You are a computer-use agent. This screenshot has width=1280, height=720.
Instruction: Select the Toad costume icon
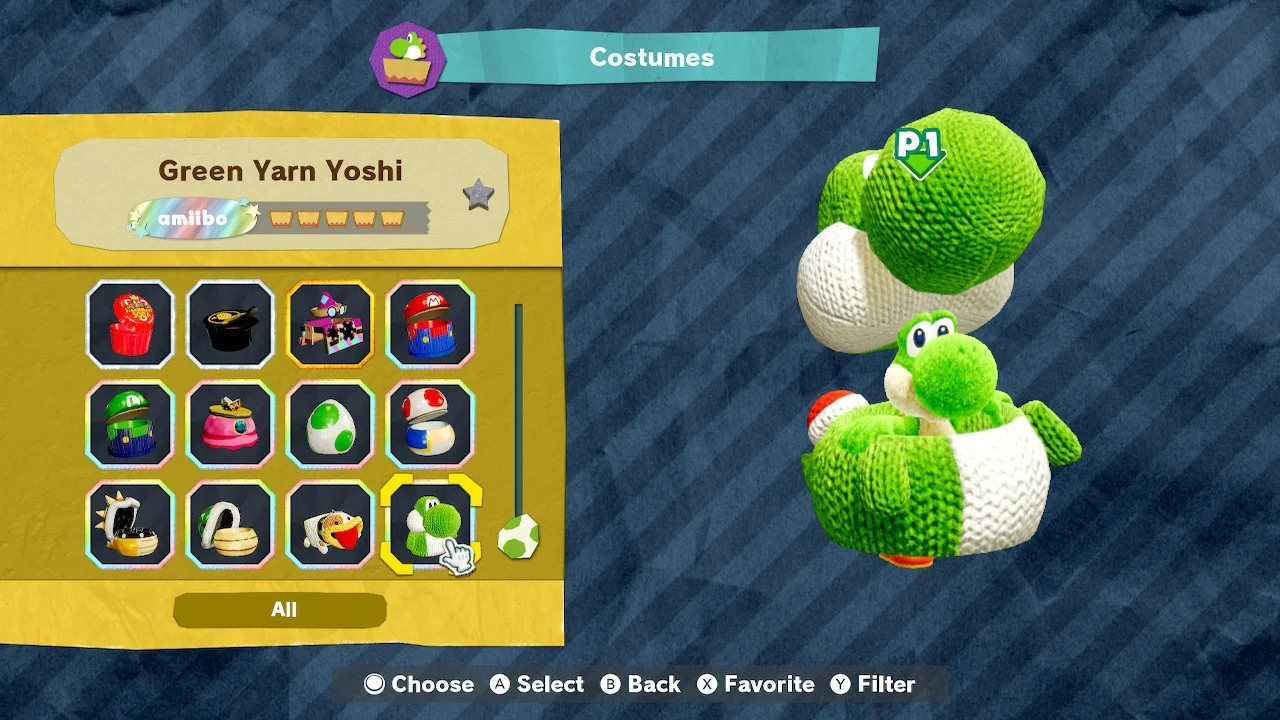tap(430, 422)
